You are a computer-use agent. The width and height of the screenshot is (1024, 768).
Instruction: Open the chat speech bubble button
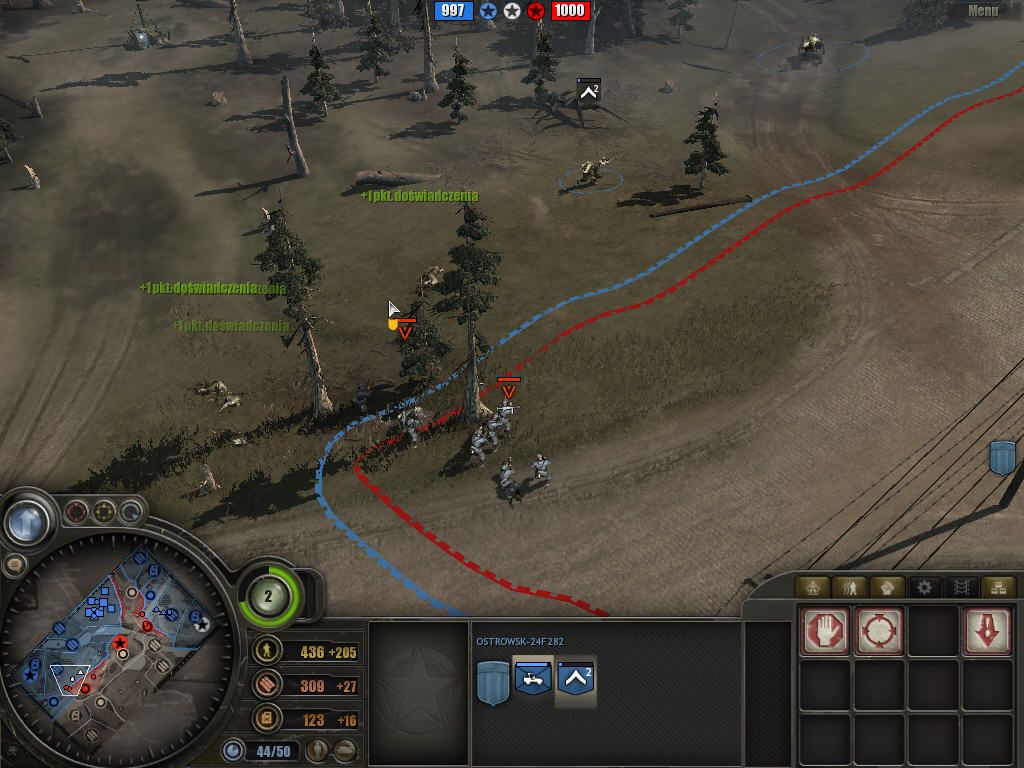[14, 564]
